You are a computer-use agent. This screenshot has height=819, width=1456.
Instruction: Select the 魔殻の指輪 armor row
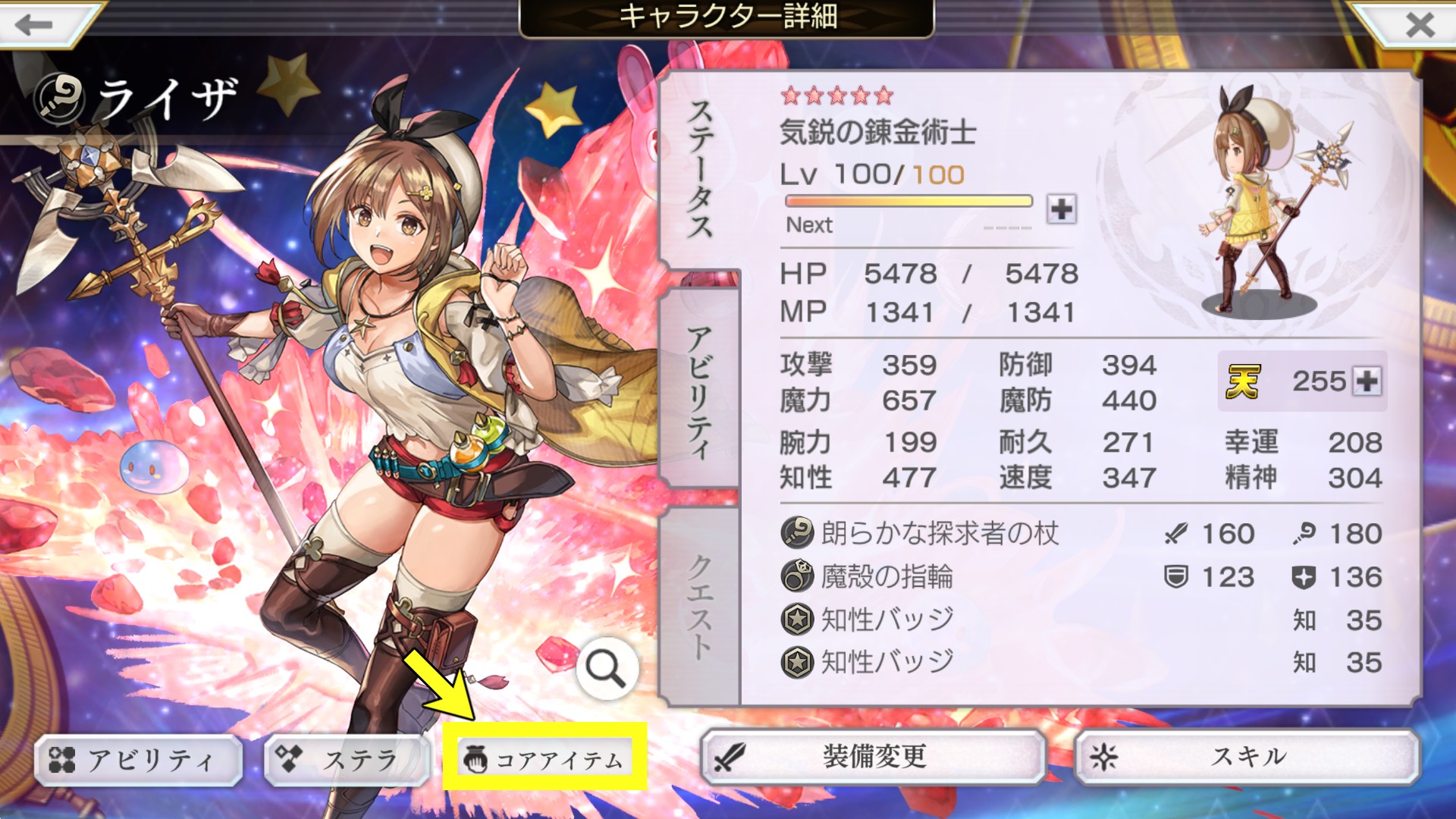click(x=887, y=577)
